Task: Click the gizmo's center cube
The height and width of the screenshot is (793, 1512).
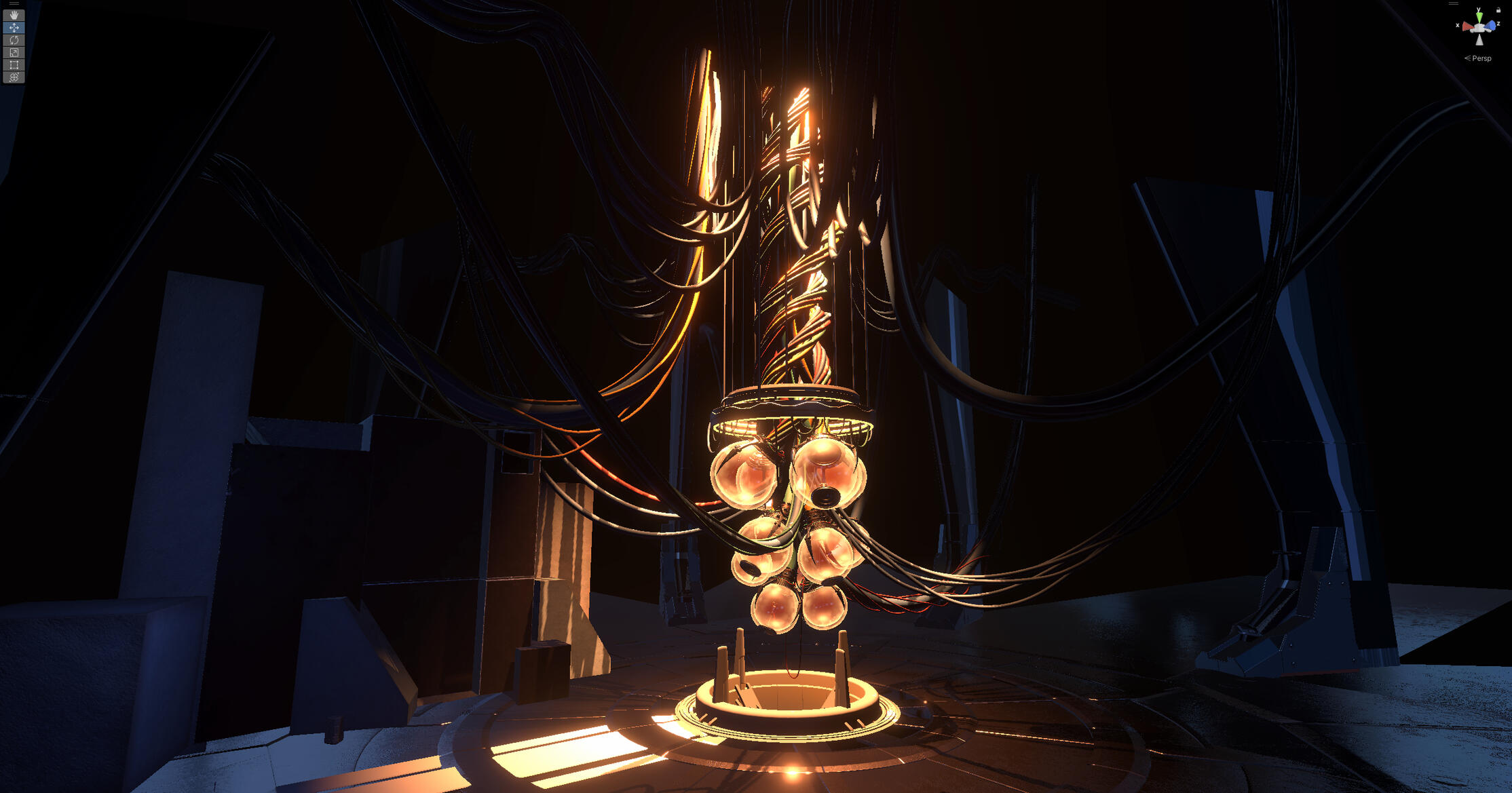Action: click(1479, 28)
